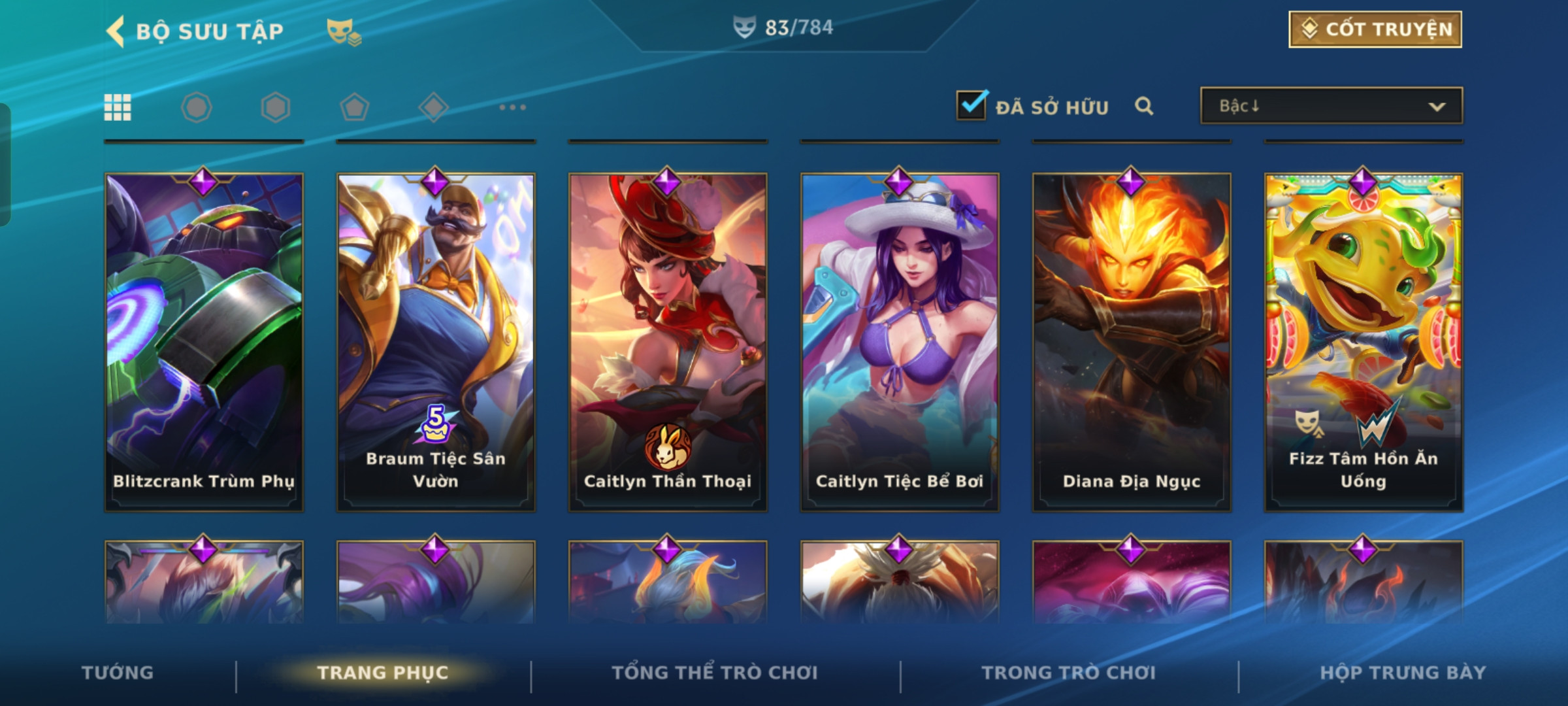1568x706 pixels.
Task: Go back from Bộ Sưu Tập
Action: [116, 31]
